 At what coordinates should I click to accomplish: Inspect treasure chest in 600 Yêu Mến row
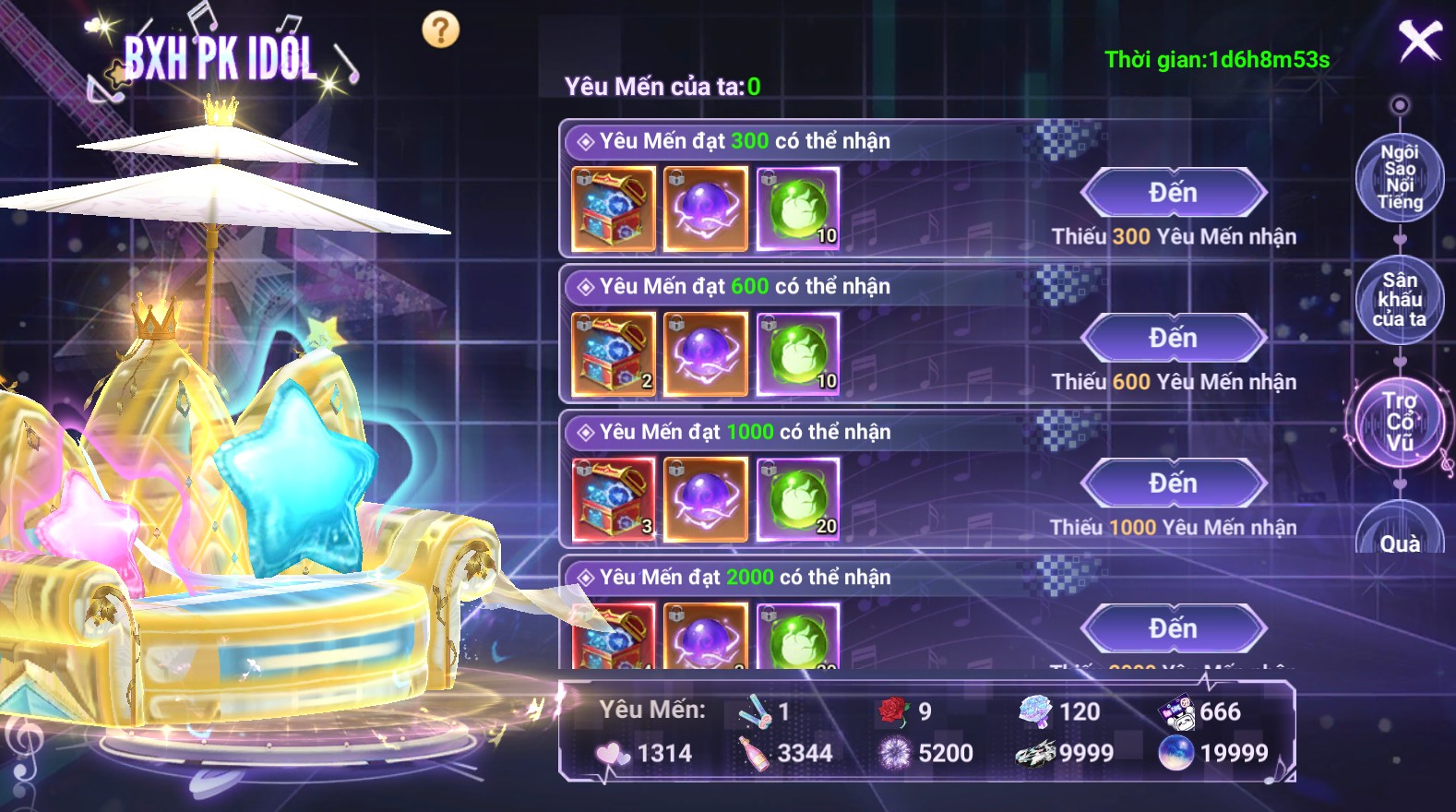pos(614,354)
